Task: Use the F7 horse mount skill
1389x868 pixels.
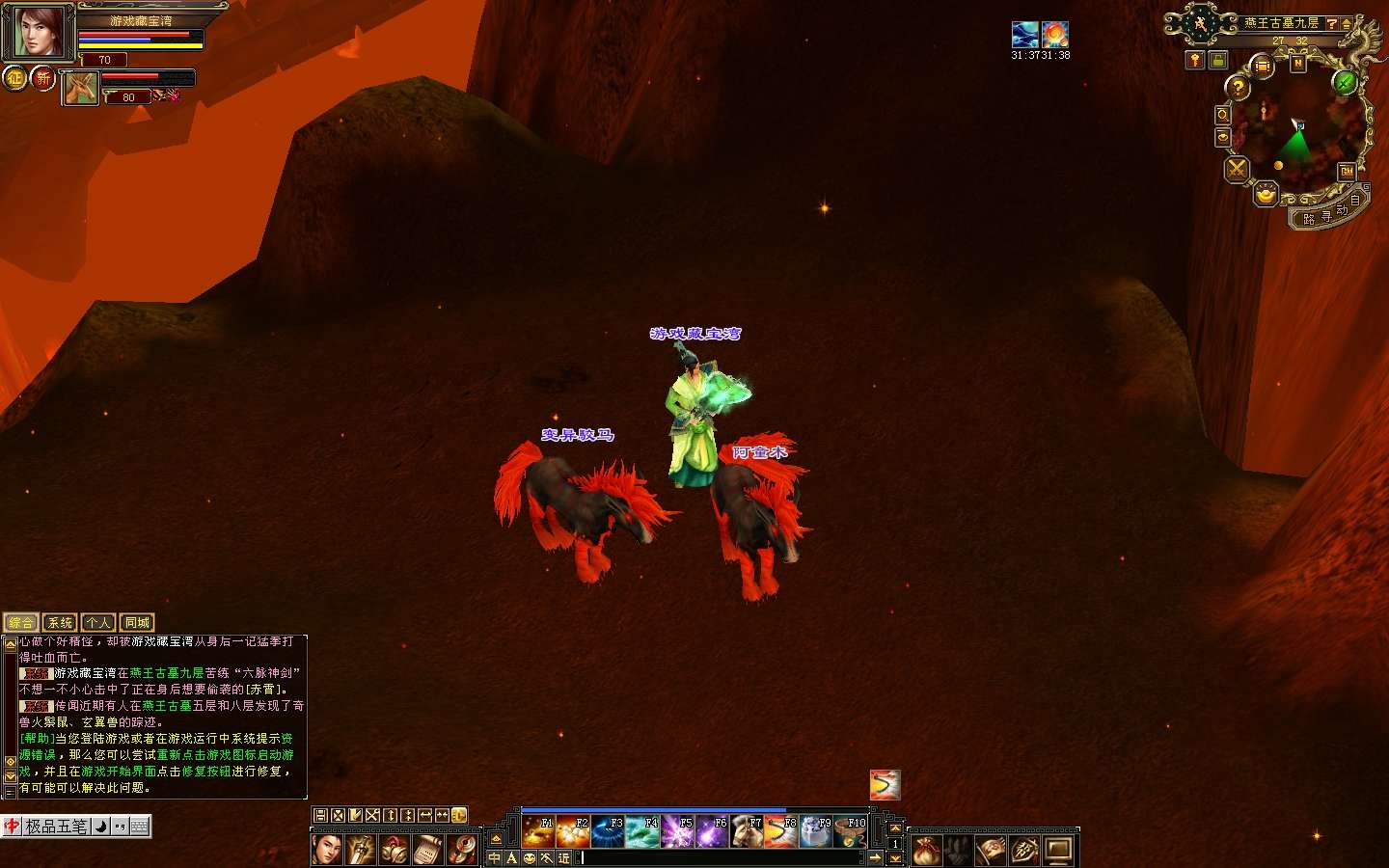Action: [x=747, y=831]
